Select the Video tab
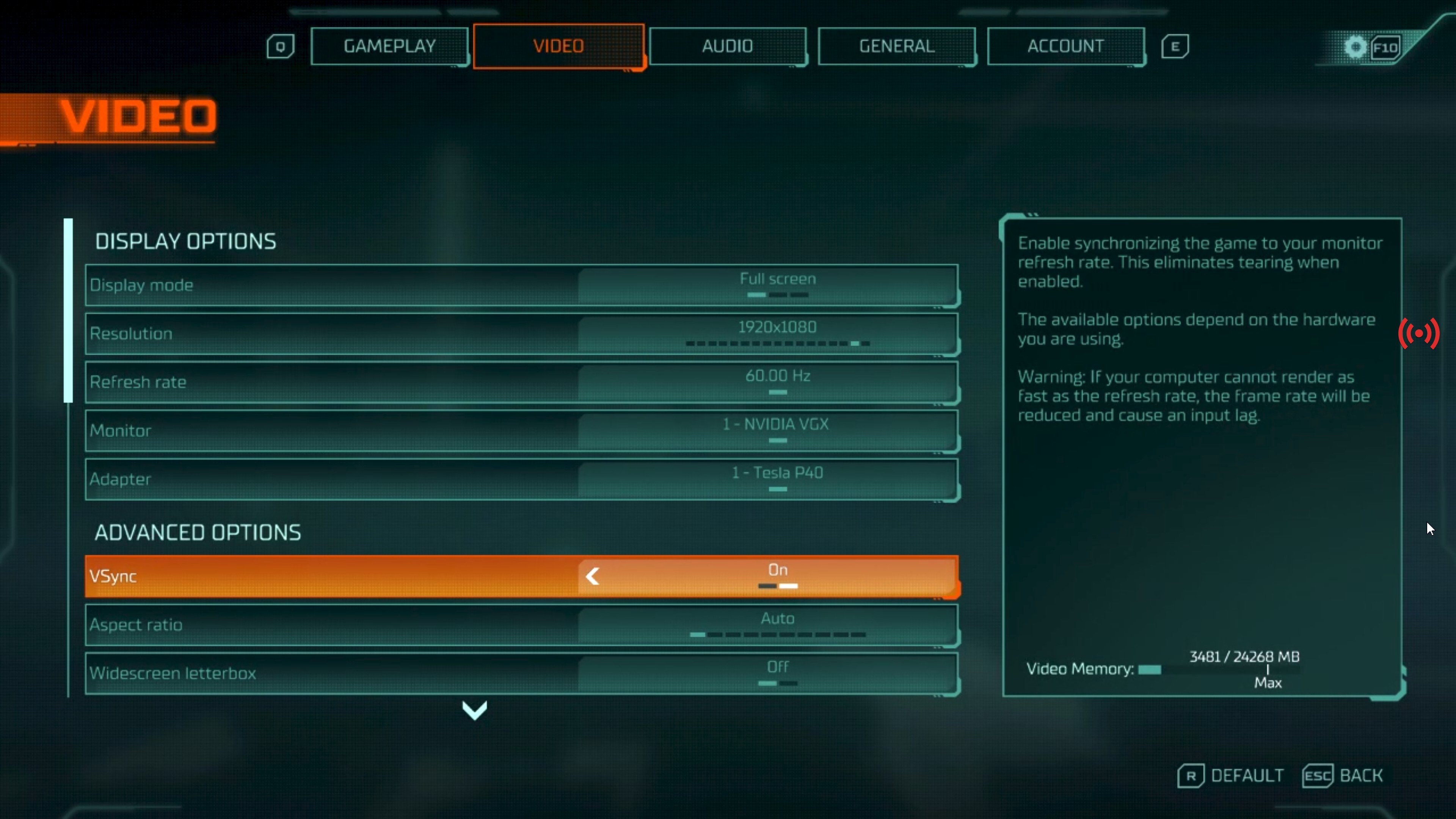This screenshot has width=1456, height=819. pyautogui.click(x=559, y=46)
